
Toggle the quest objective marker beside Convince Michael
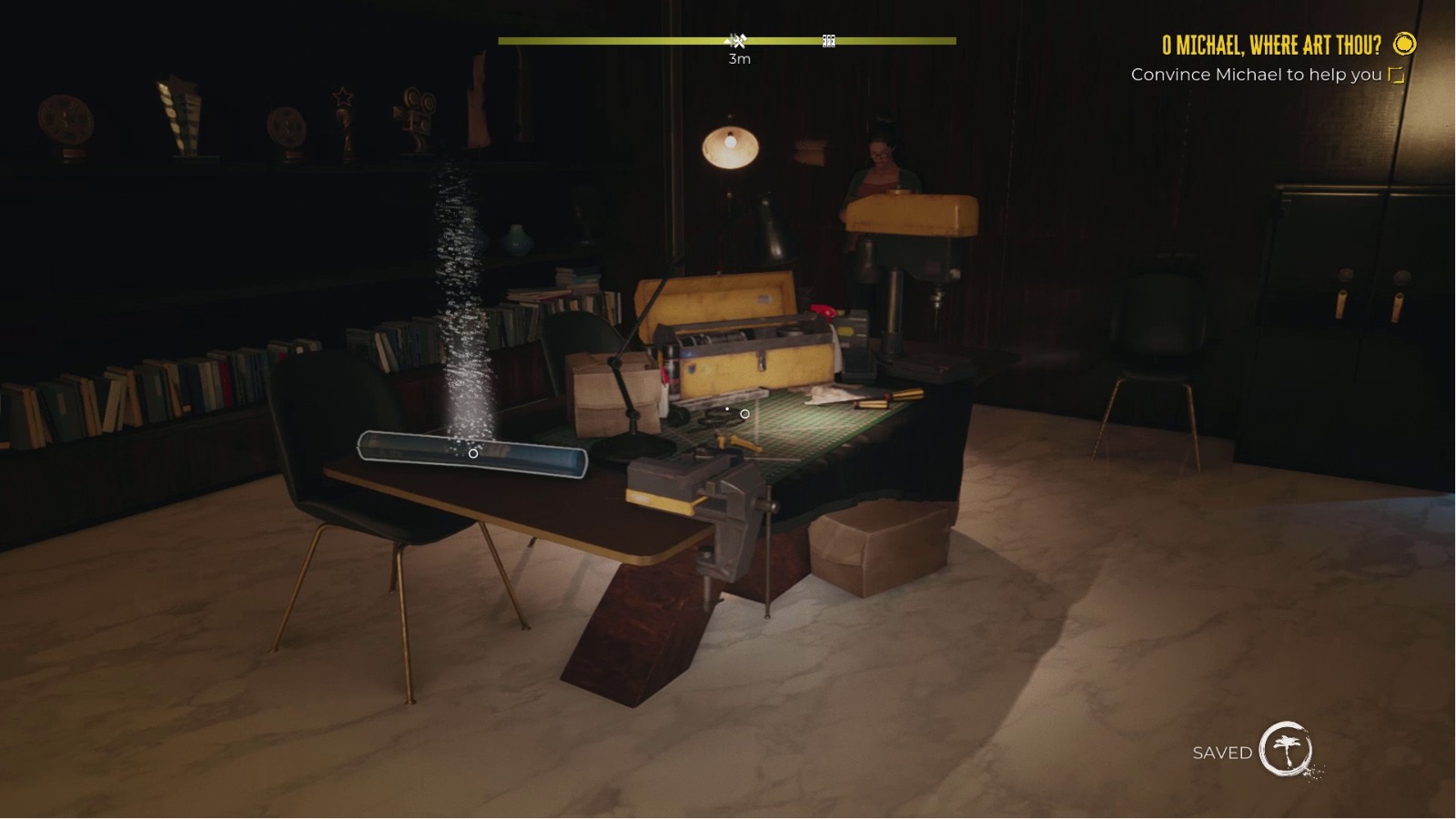[x=1394, y=76]
